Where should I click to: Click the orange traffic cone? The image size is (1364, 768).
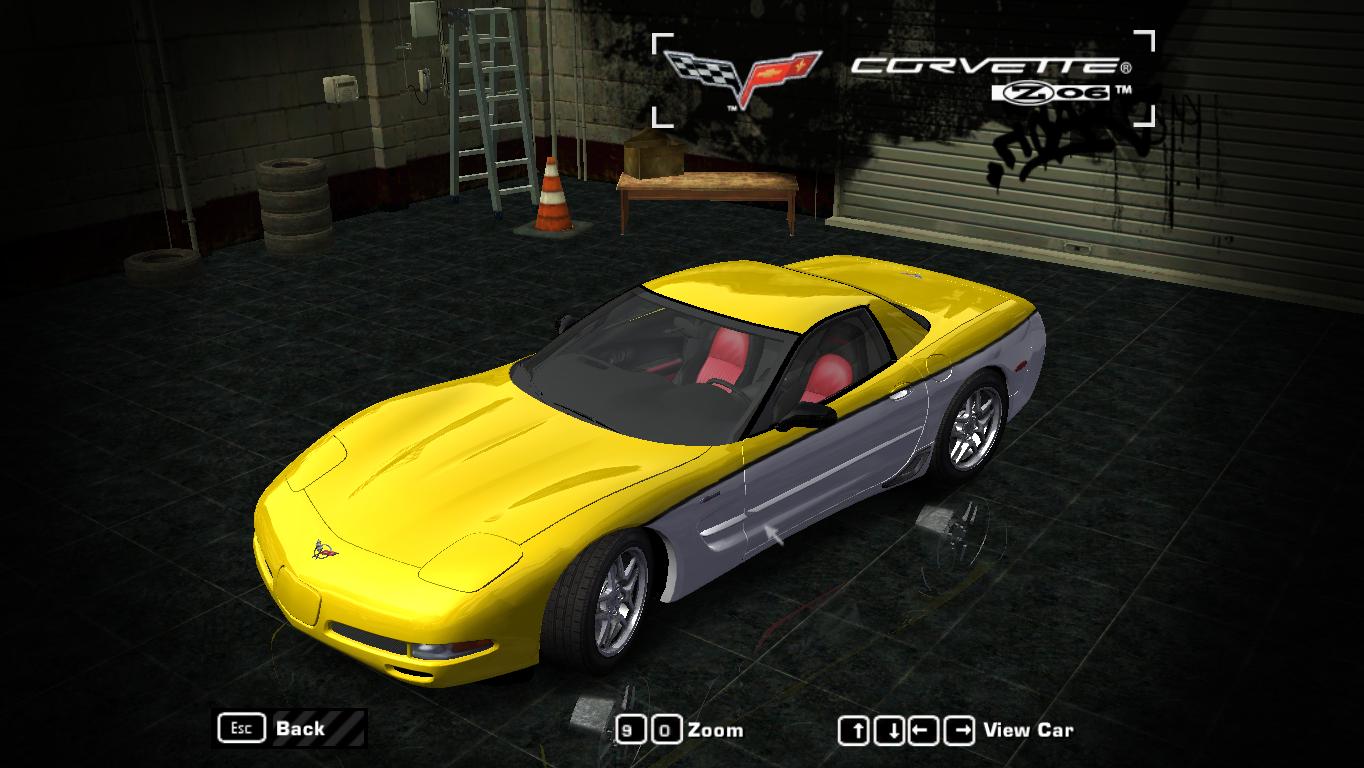pos(551,198)
